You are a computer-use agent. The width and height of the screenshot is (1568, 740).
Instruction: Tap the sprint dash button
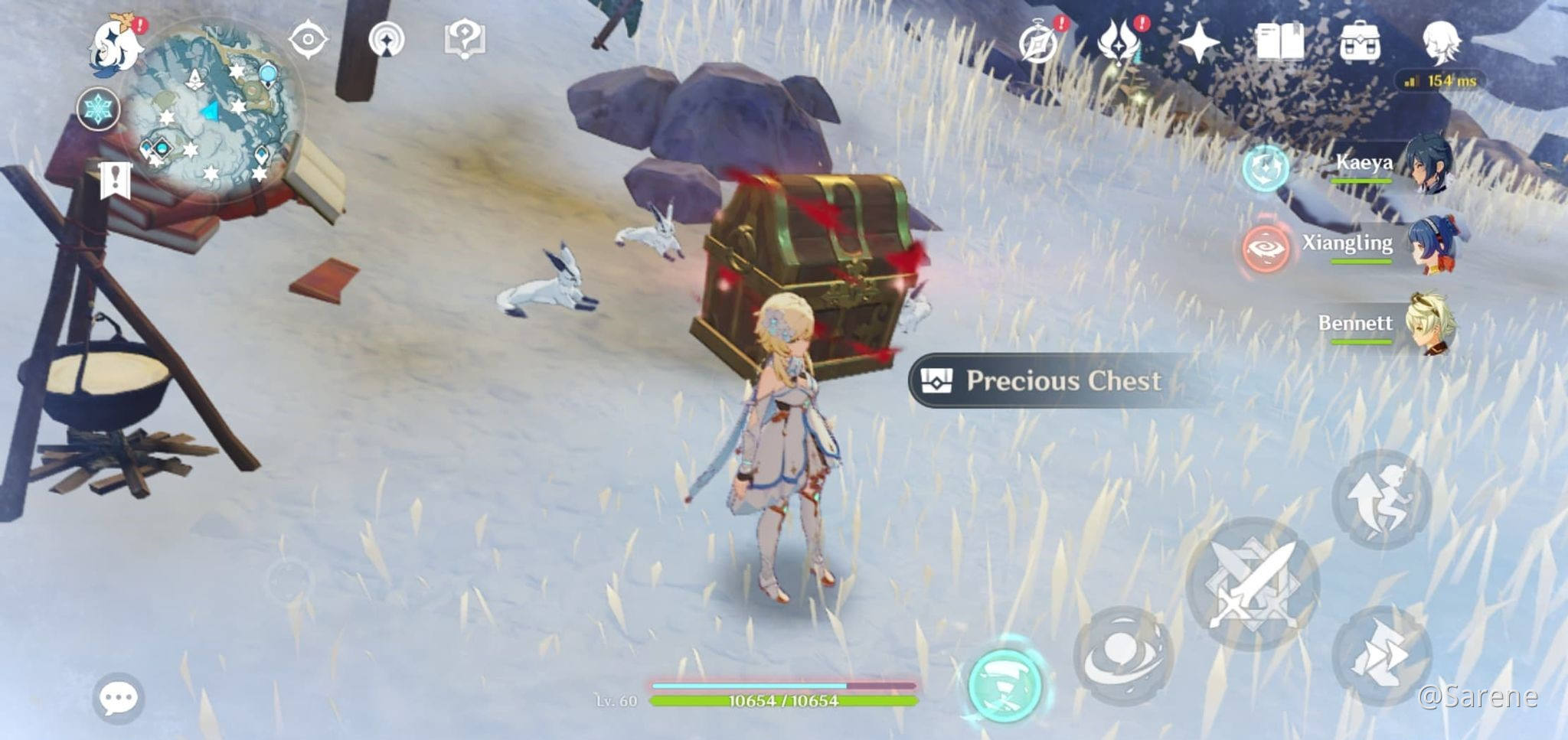(1381, 656)
